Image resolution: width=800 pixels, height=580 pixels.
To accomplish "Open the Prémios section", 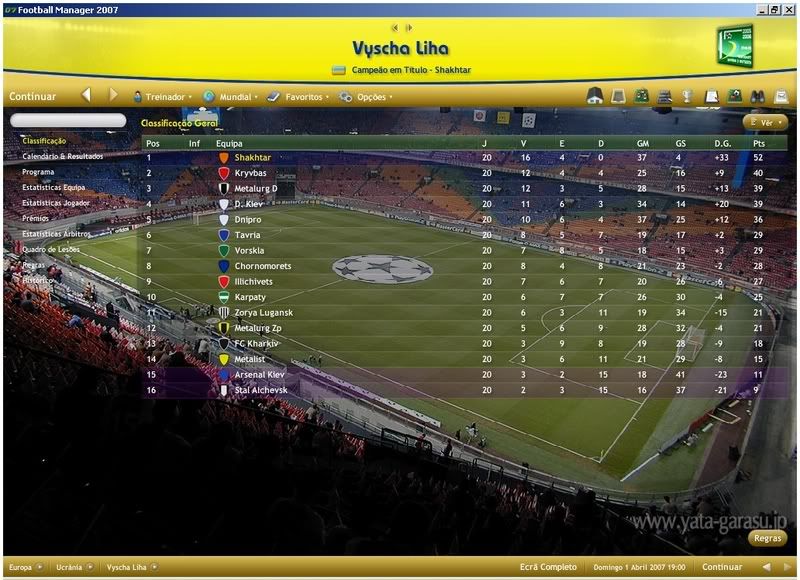I will click(35, 218).
